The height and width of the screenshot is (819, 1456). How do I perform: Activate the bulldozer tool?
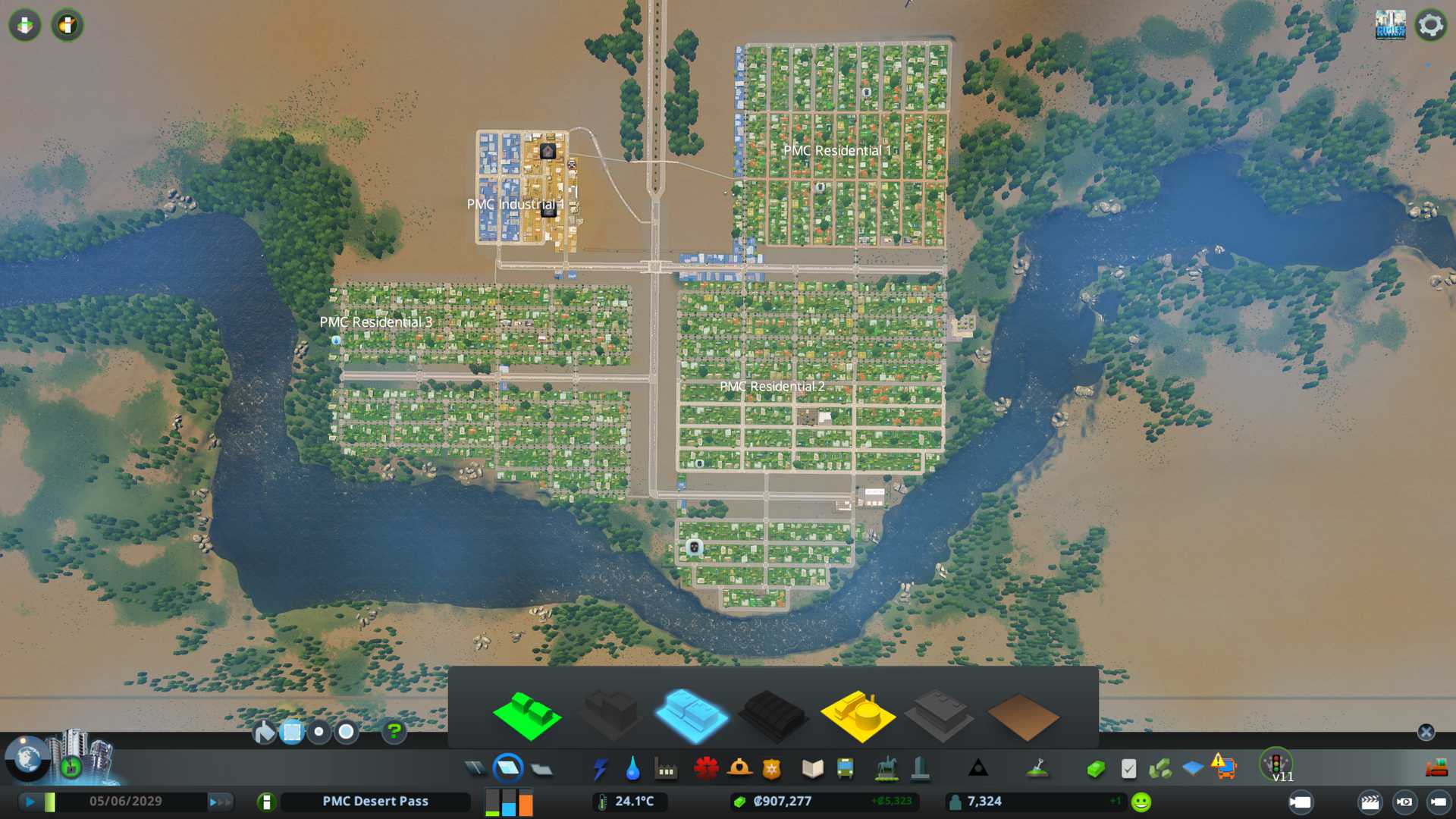[x=1436, y=769]
